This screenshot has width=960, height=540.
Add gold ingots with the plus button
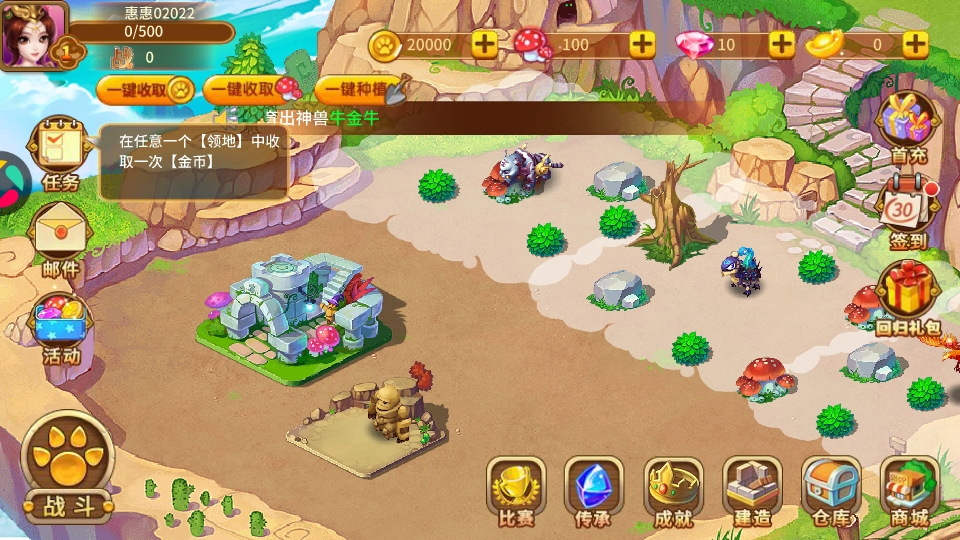pos(915,44)
